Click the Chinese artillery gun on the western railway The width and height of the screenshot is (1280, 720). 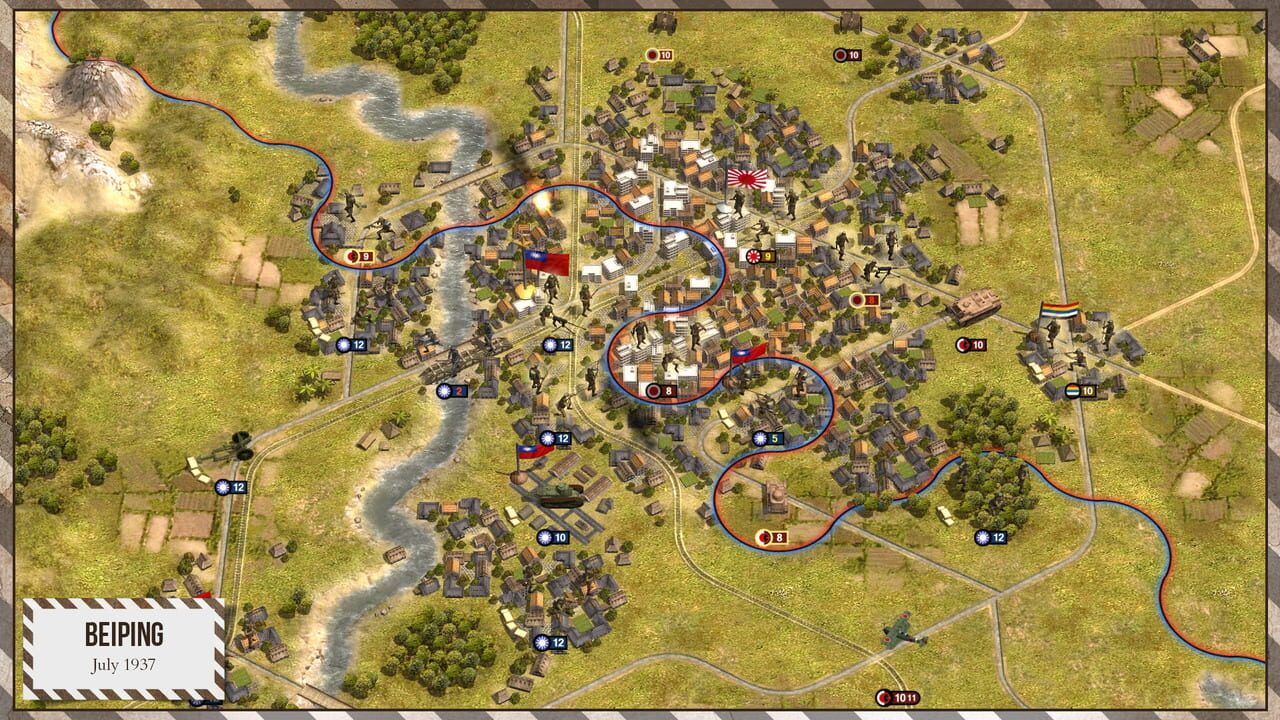pyautogui.click(x=230, y=445)
